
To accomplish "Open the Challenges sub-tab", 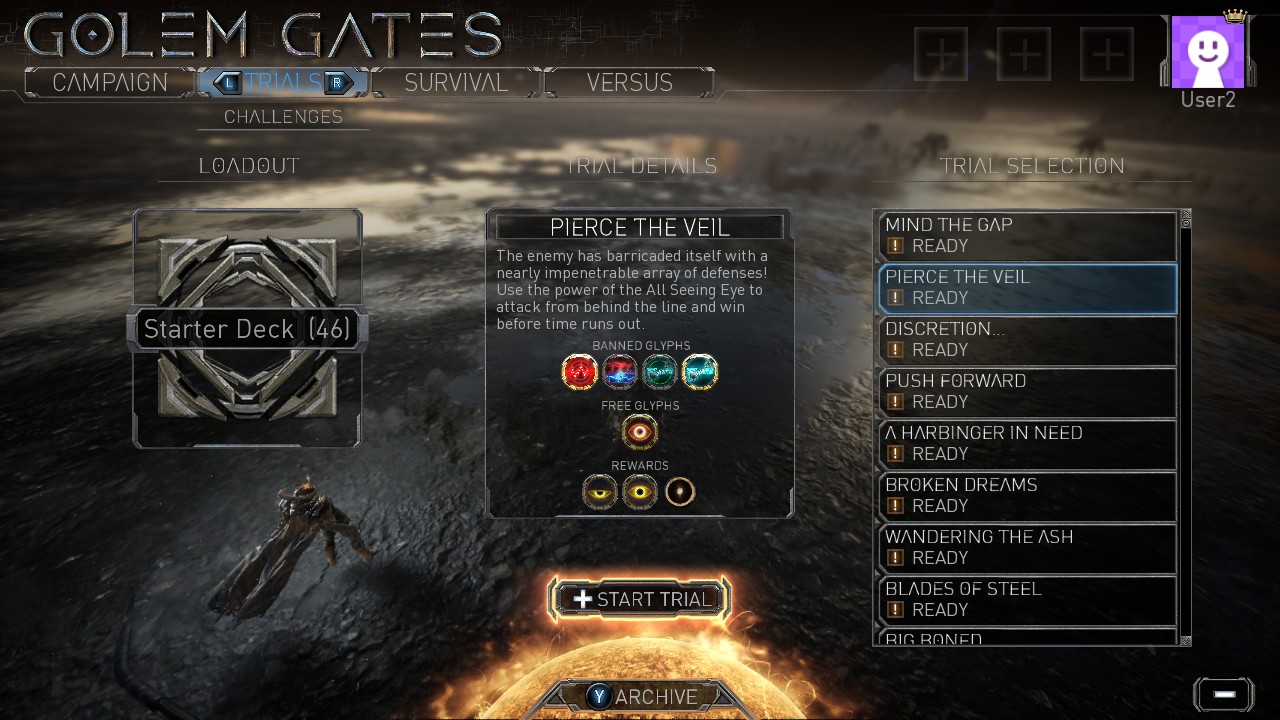I will [x=283, y=117].
